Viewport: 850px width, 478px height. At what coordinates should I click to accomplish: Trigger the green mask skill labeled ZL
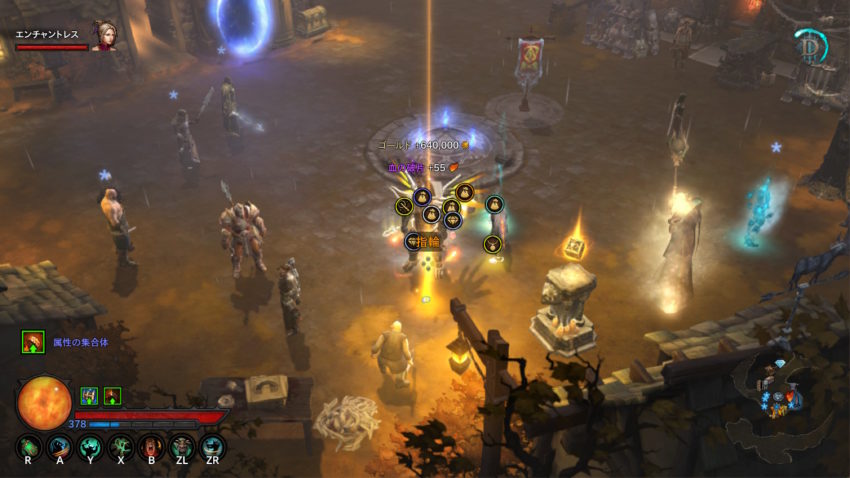pos(182,447)
